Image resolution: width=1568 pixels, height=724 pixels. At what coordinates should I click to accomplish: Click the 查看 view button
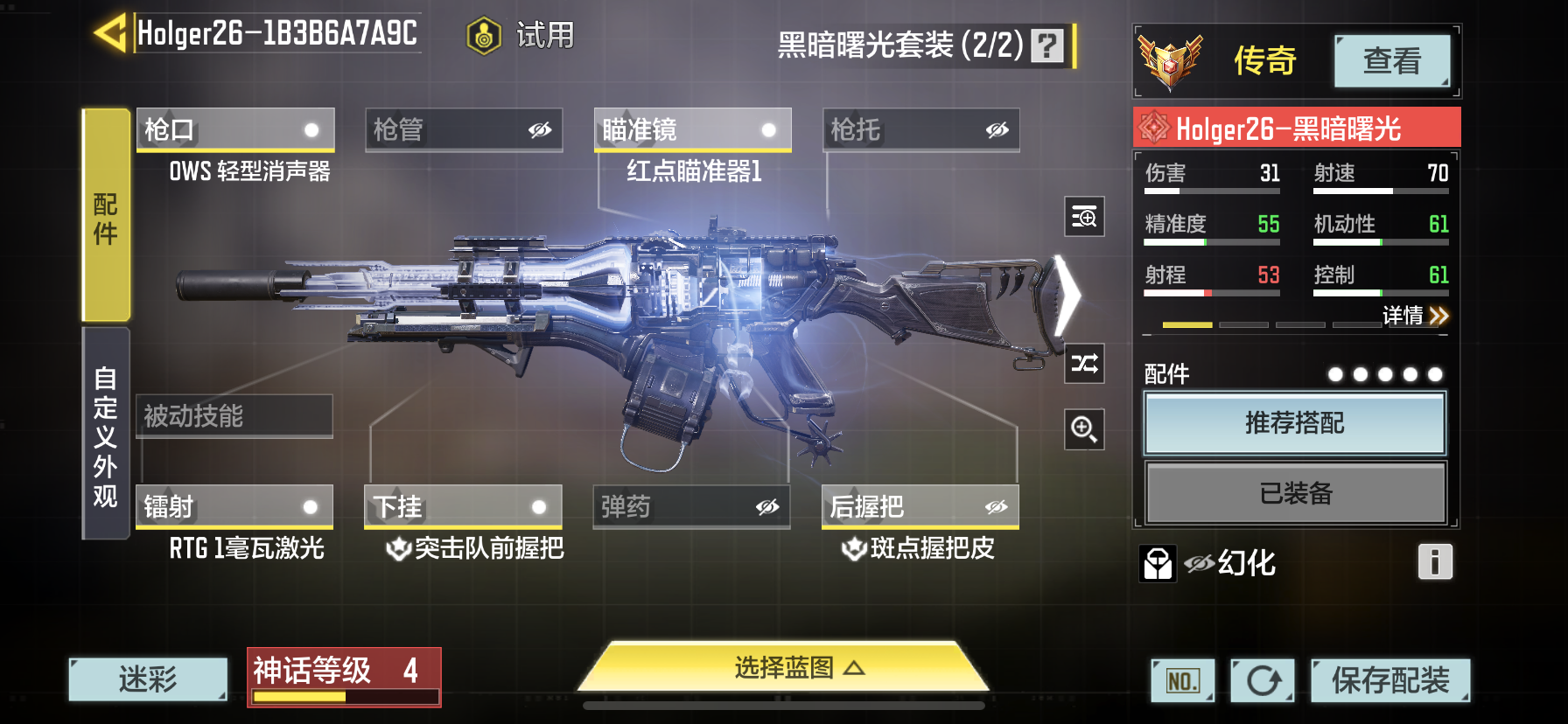tap(1391, 61)
